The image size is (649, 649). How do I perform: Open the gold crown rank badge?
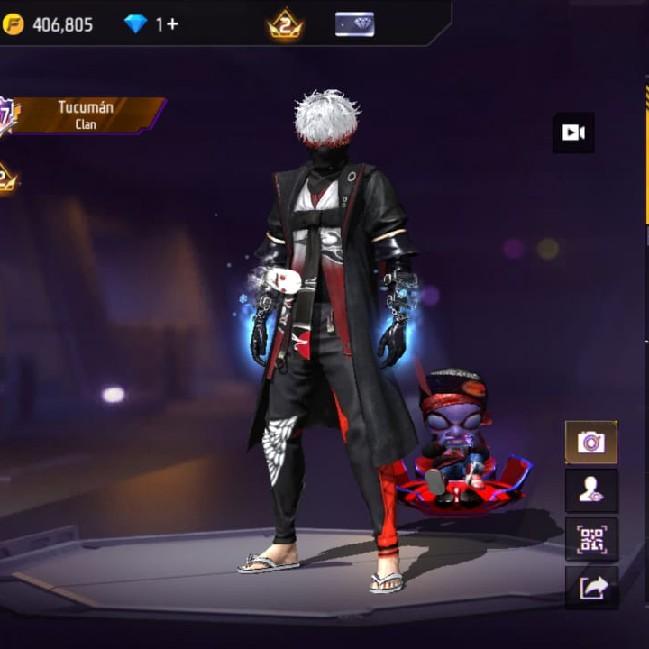click(x=285, y=25)
